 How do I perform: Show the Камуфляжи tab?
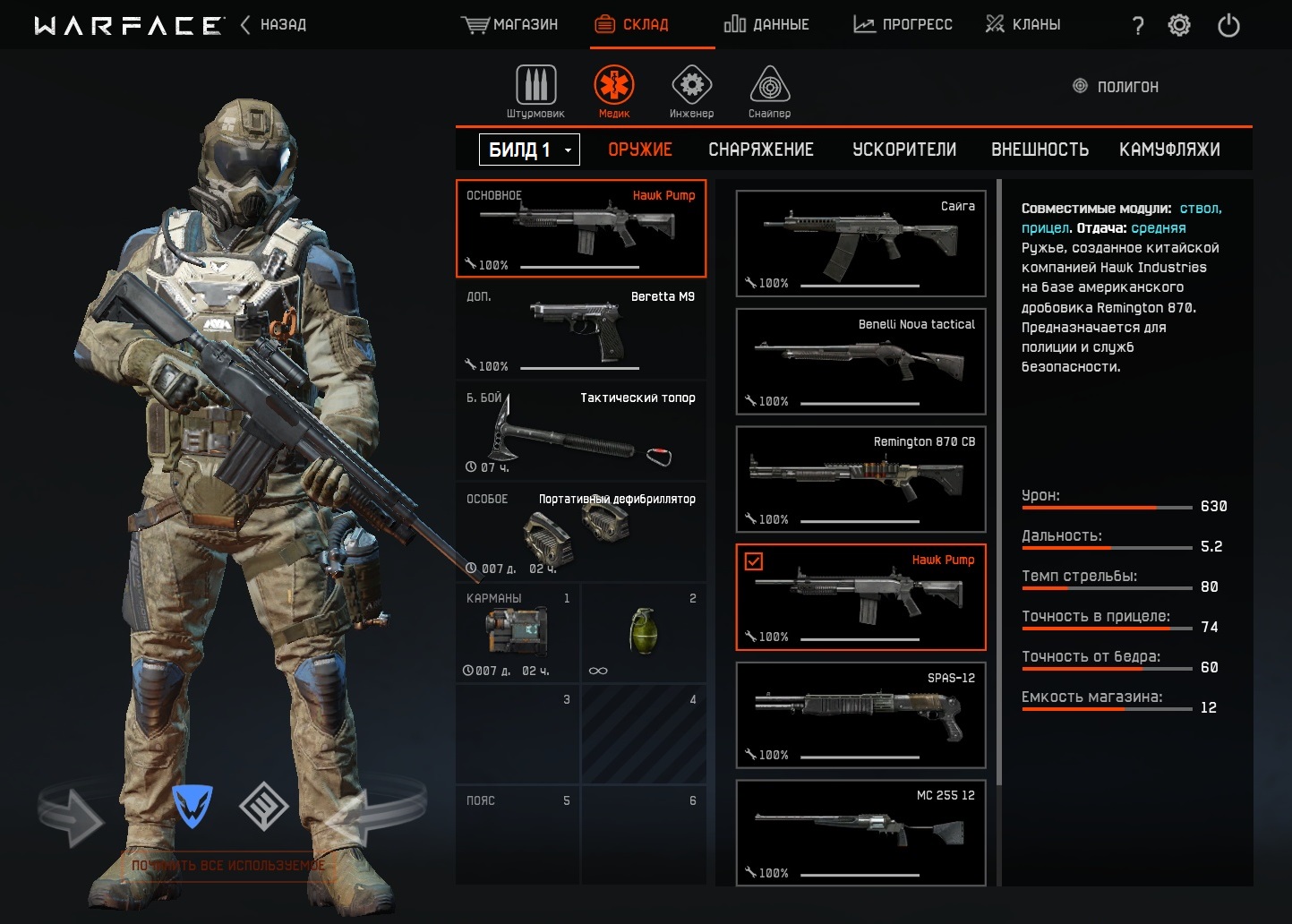coord(1169,150)
